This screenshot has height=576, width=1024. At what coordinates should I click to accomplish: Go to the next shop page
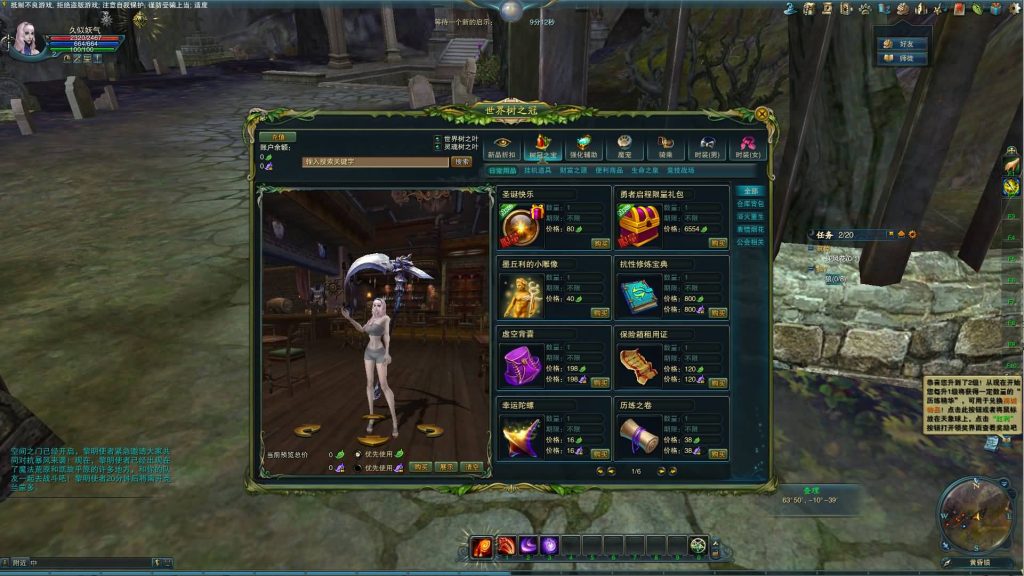click(x=661, y=471)
